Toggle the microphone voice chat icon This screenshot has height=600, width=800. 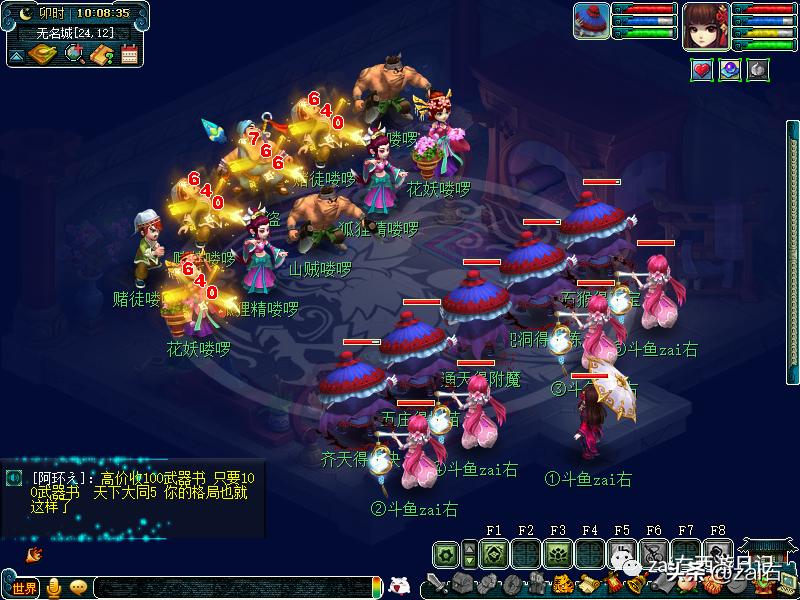(x=54, y=588)
